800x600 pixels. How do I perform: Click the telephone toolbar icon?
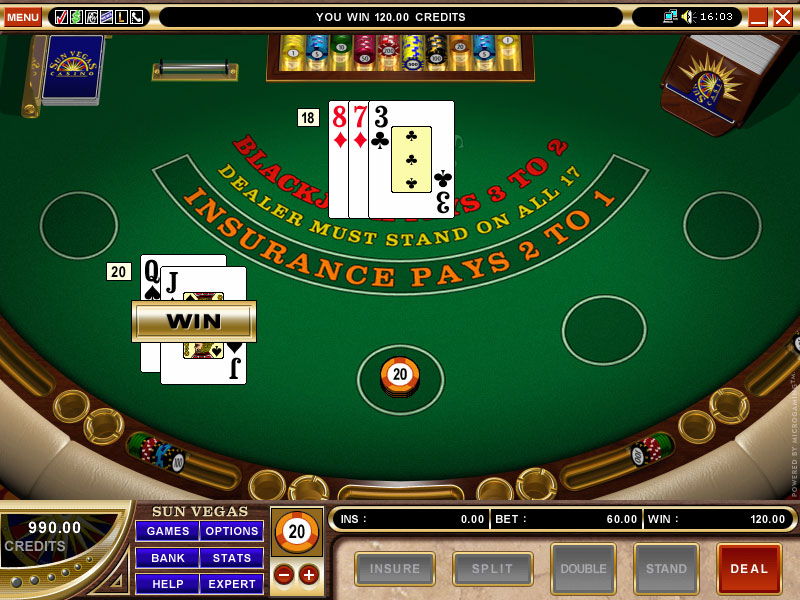136,17
